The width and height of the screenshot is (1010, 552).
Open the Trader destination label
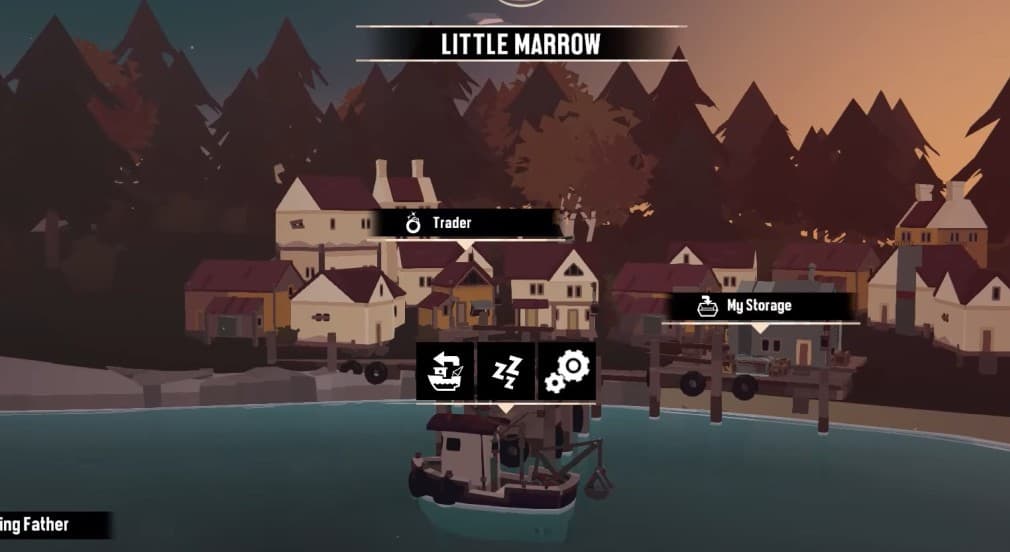467,223
